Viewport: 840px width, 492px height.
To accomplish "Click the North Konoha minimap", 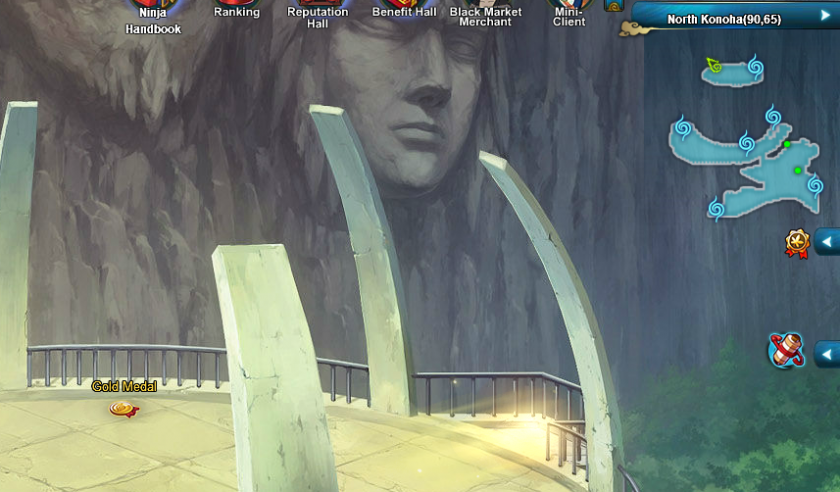I will coord(750,150).
